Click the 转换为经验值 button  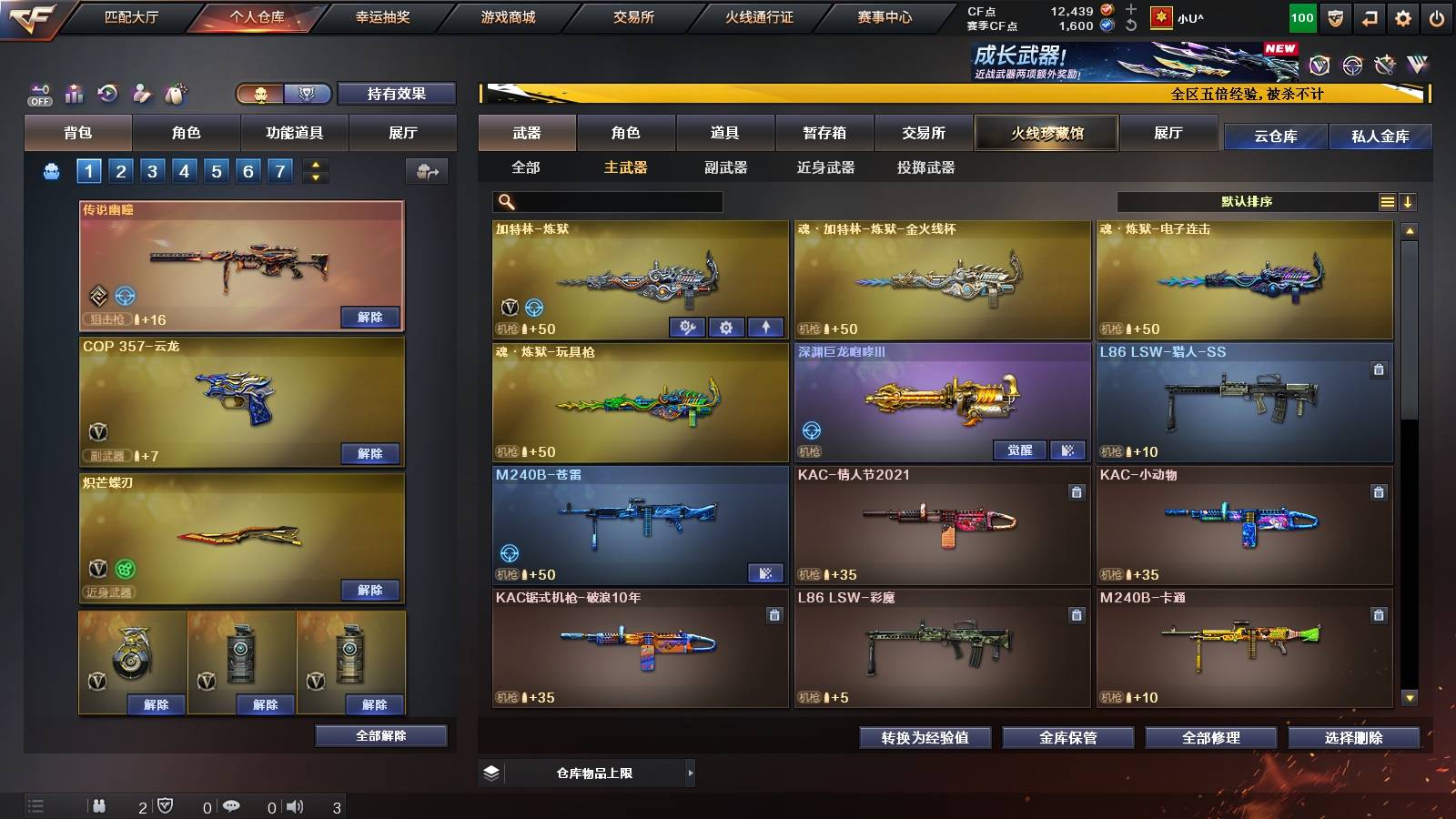(925, 738)
